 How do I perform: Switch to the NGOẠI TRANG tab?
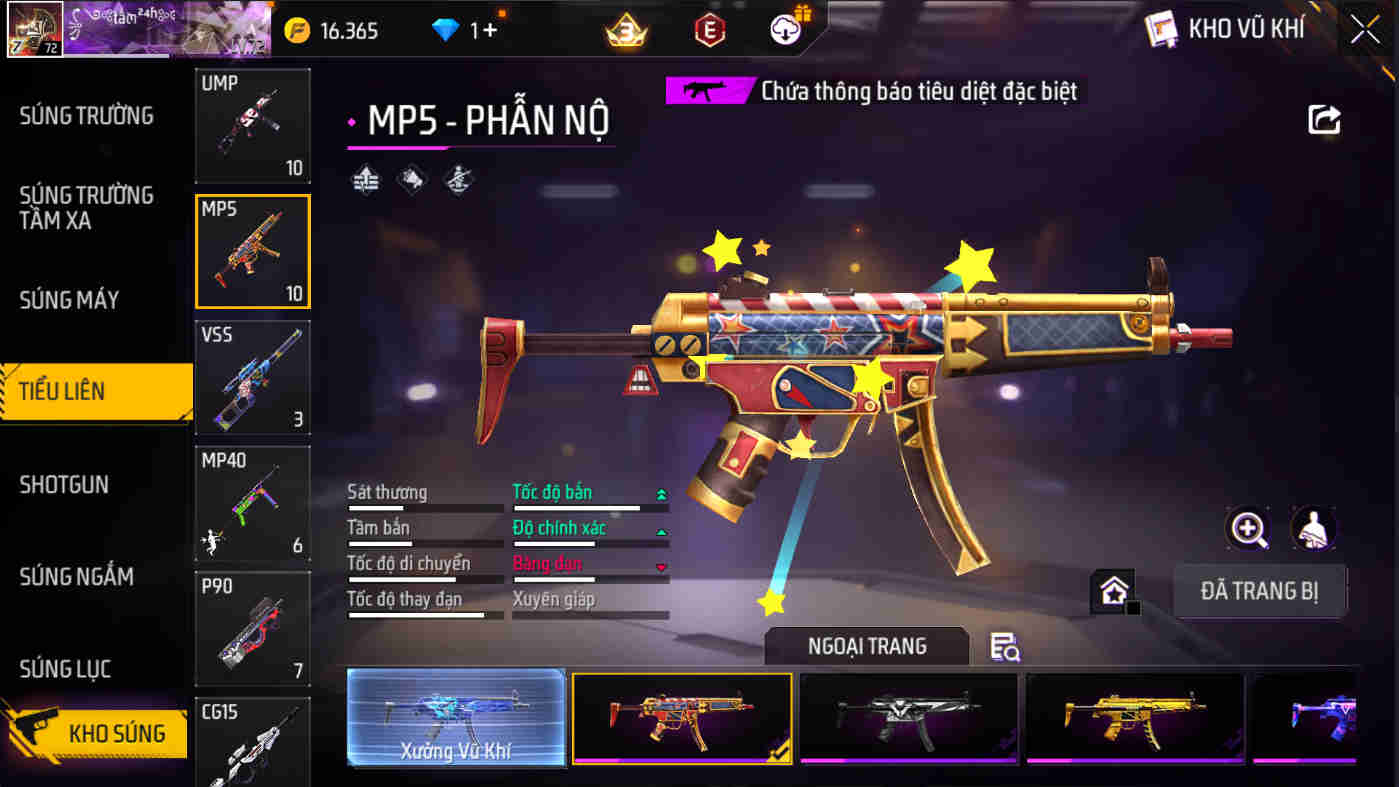click(866, 646)
